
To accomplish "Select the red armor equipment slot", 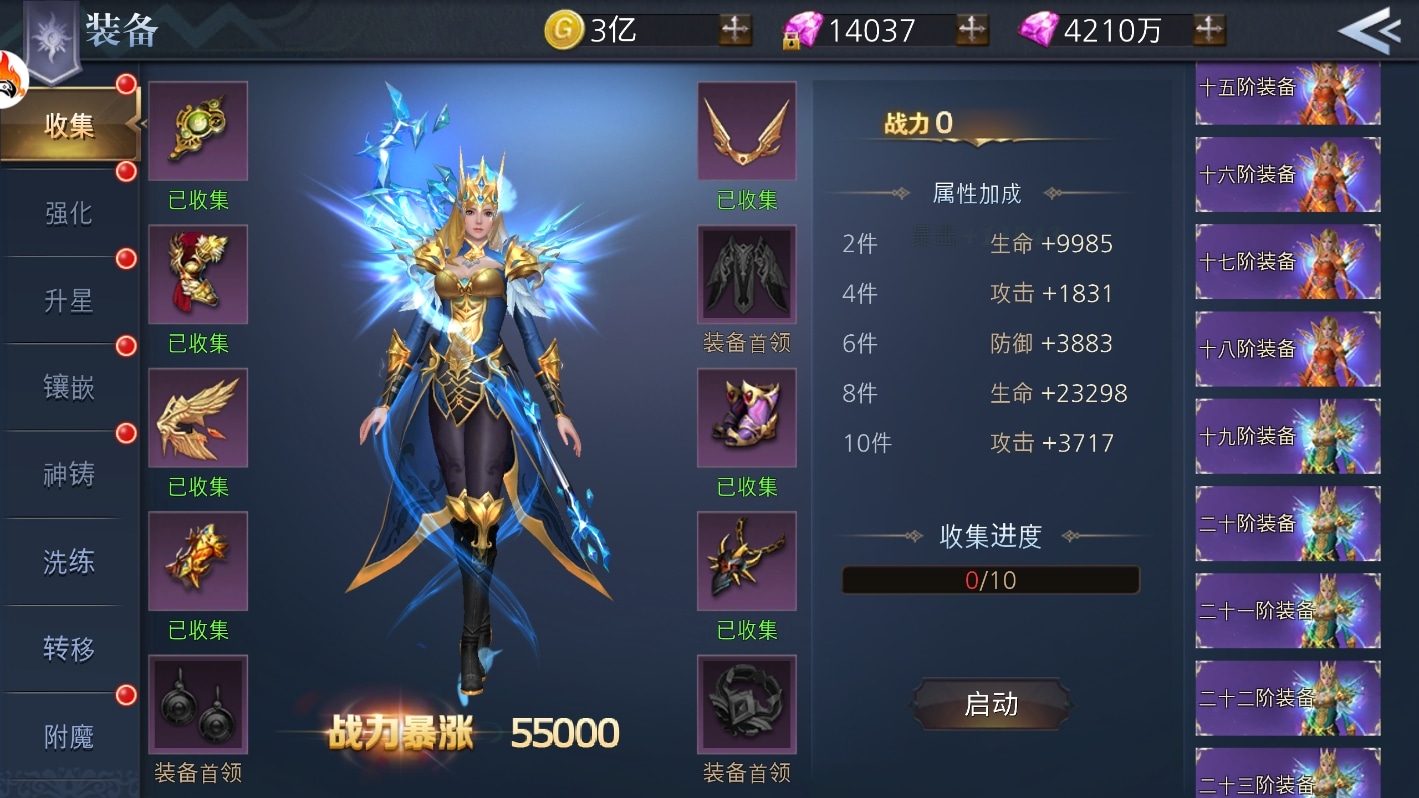I will point(198,274).
